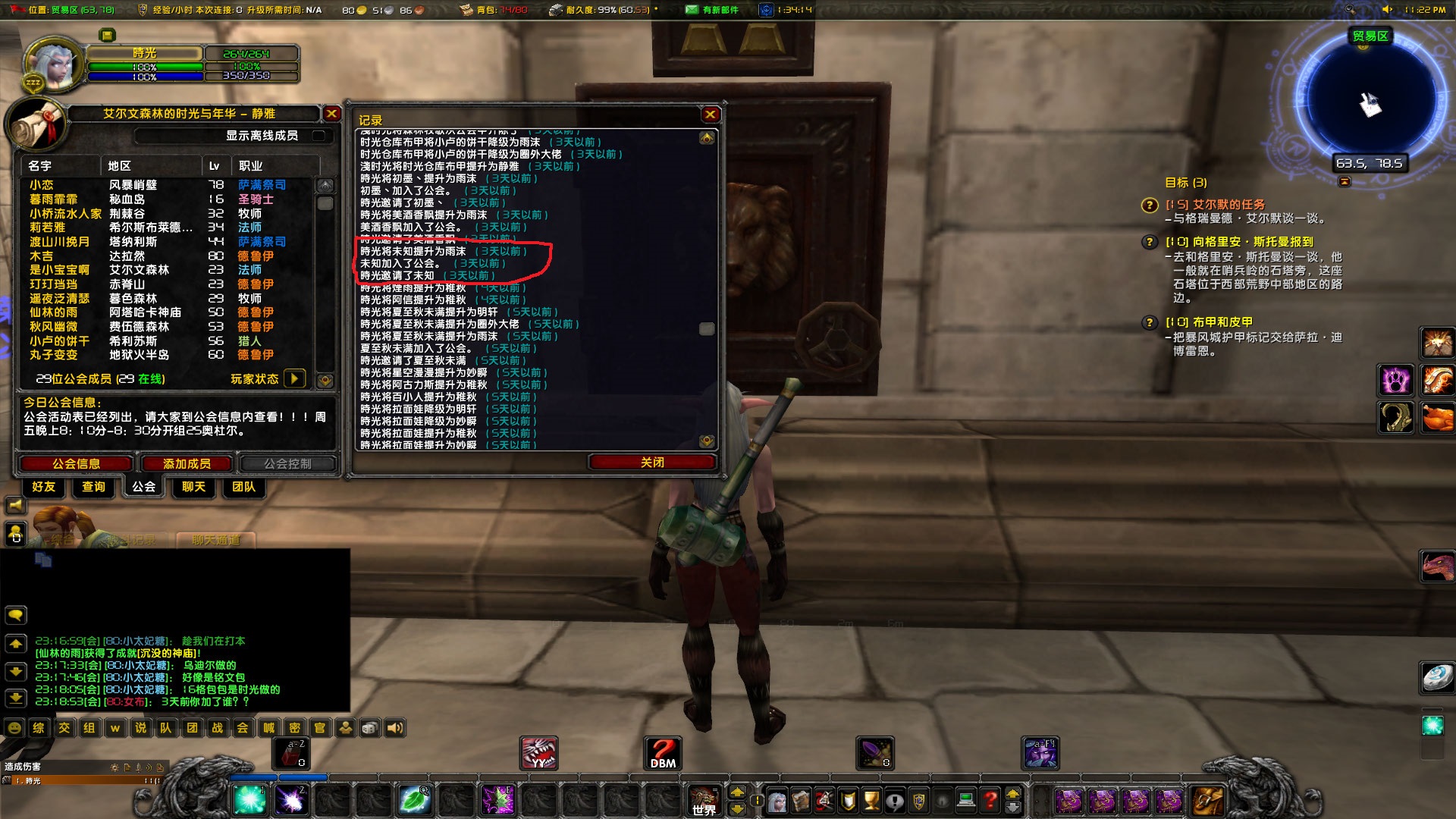1456x819 pixels.
Task: Enable the 显示离线成员 checkbox
Action: [320, 136]
